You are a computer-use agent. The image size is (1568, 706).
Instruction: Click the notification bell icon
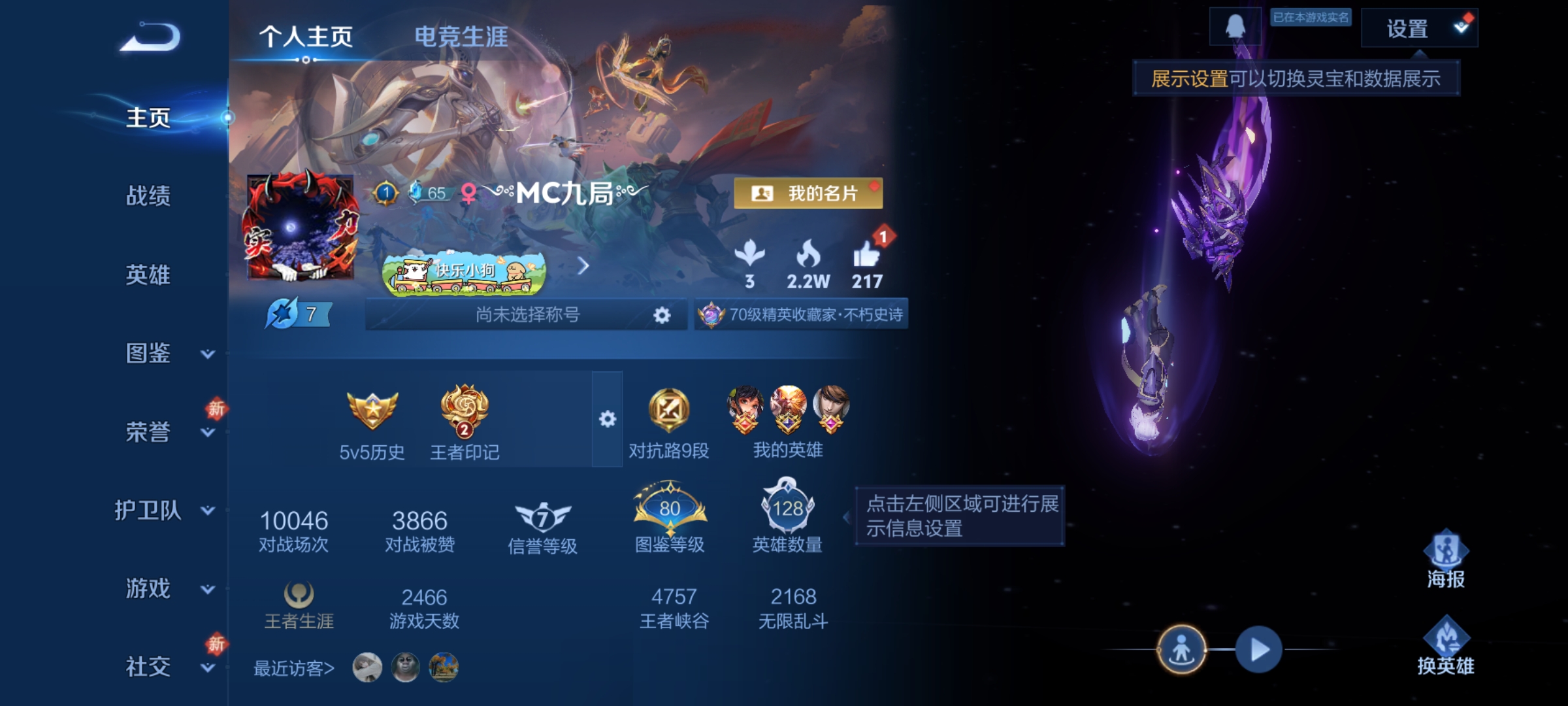click(x=1236, y=27)
